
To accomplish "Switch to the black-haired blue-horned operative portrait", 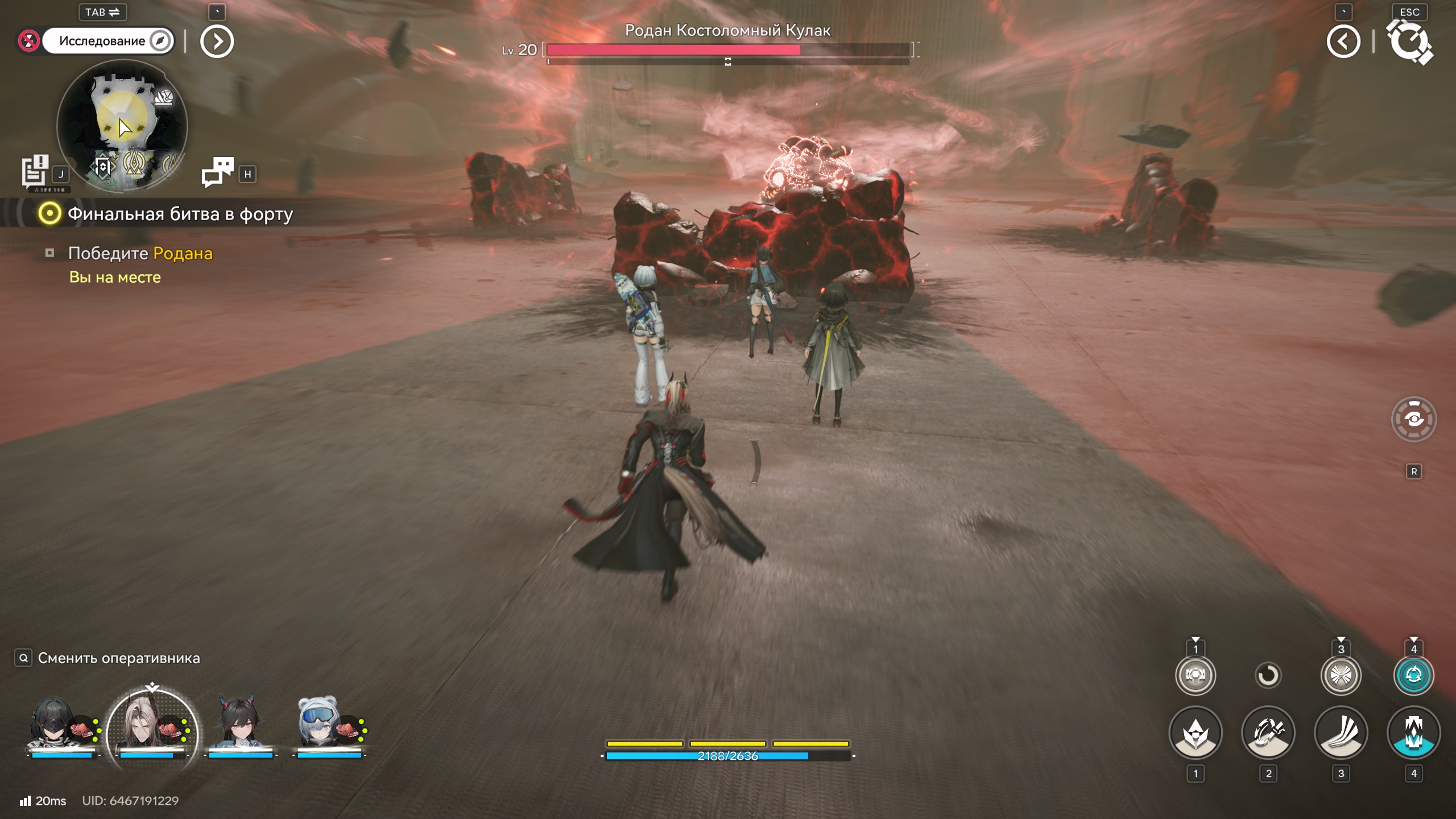I will pyautogui.click(x=239, y=725).
